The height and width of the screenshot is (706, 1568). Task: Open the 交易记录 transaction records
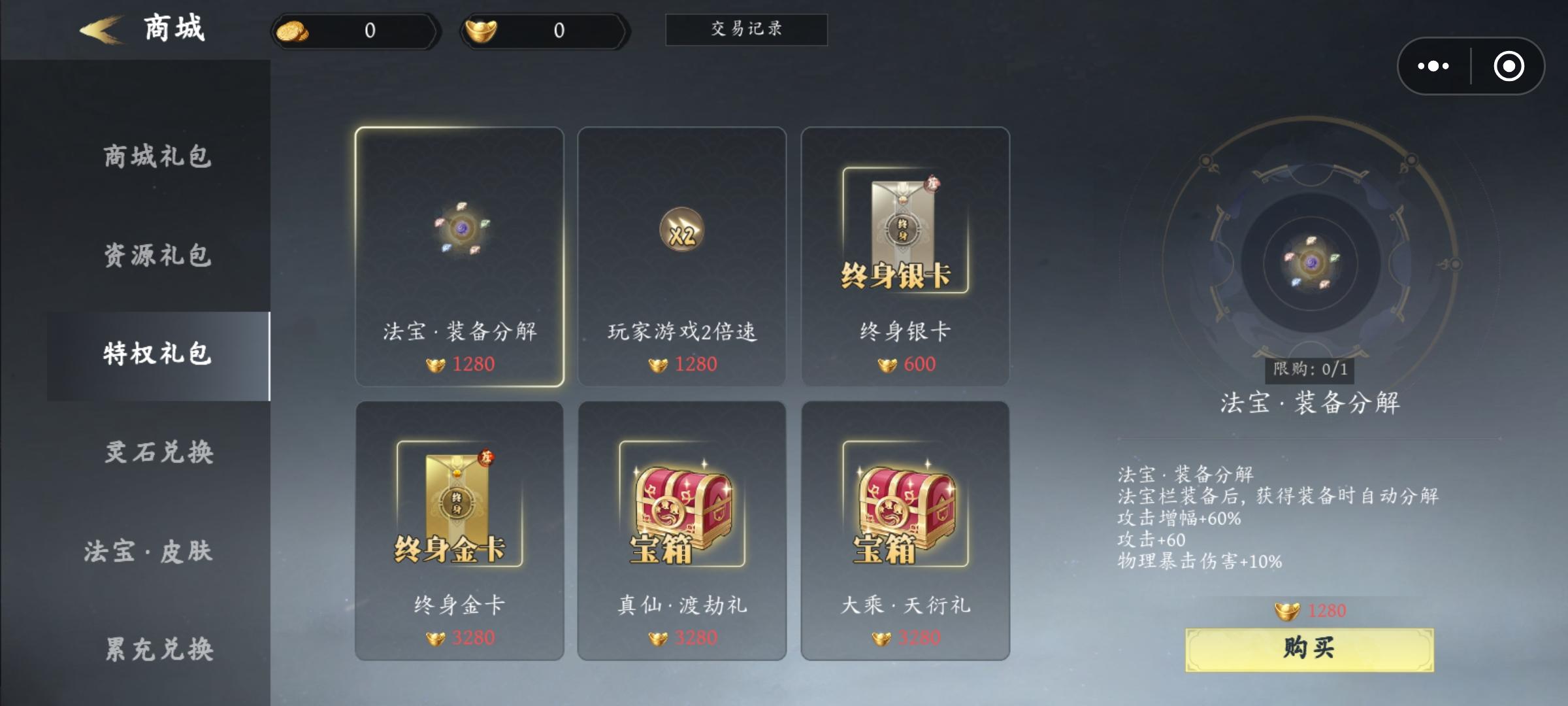[x=746, y=29]
